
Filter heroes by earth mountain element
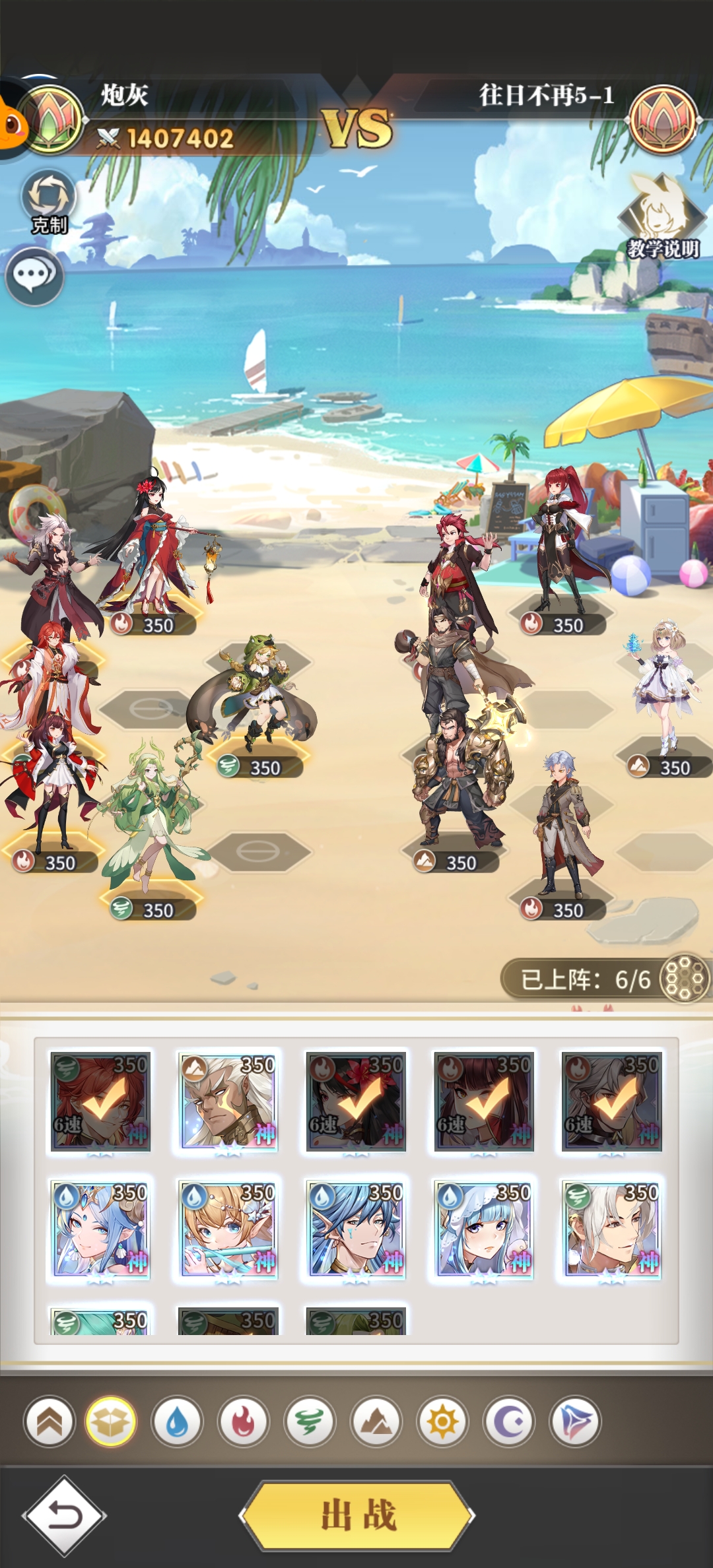376,1421
